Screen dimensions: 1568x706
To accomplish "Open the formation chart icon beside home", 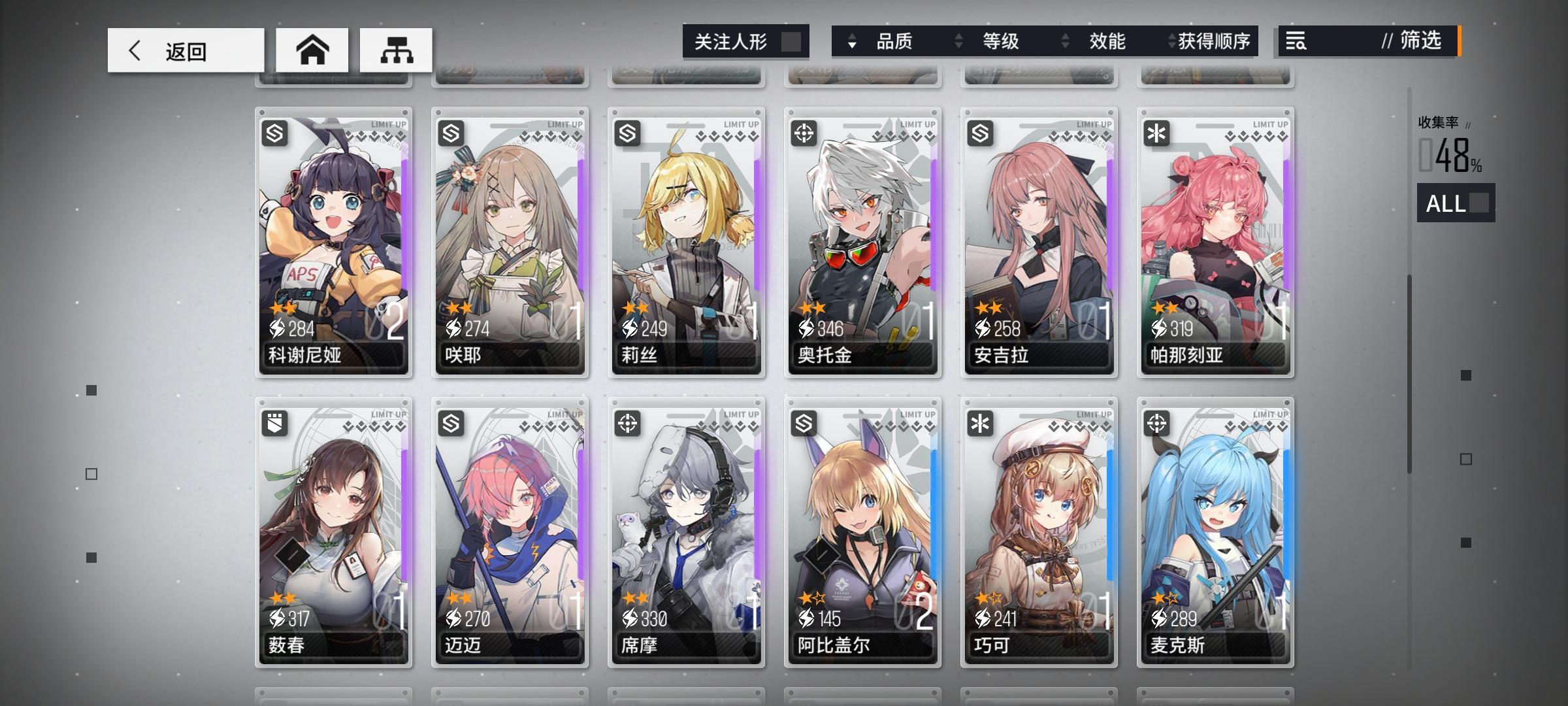I will [397, 49].
